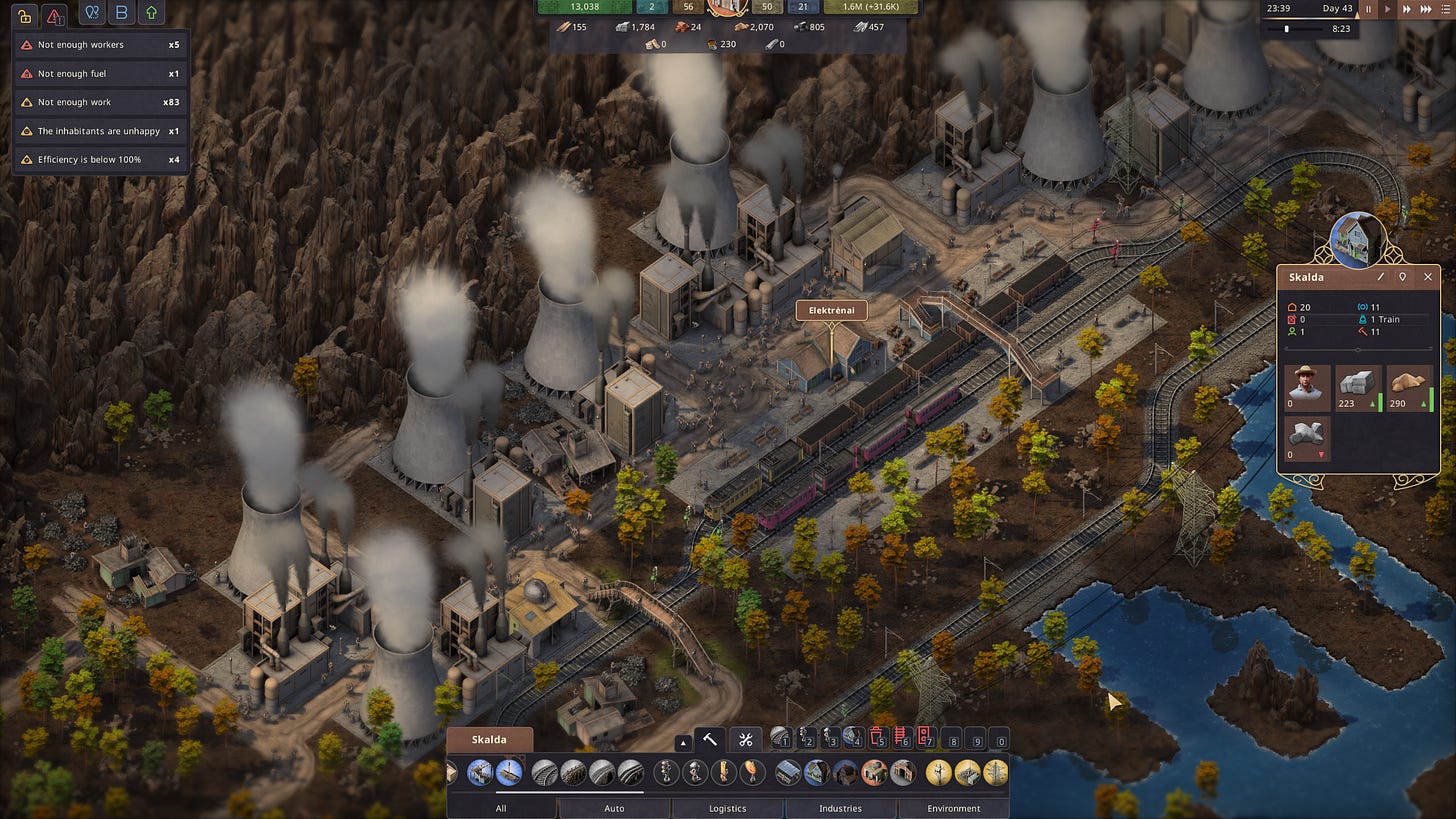Viewport: 1456px width, 819px height.
Task: Open the main menu list icon
Action: pos(1447,9)
